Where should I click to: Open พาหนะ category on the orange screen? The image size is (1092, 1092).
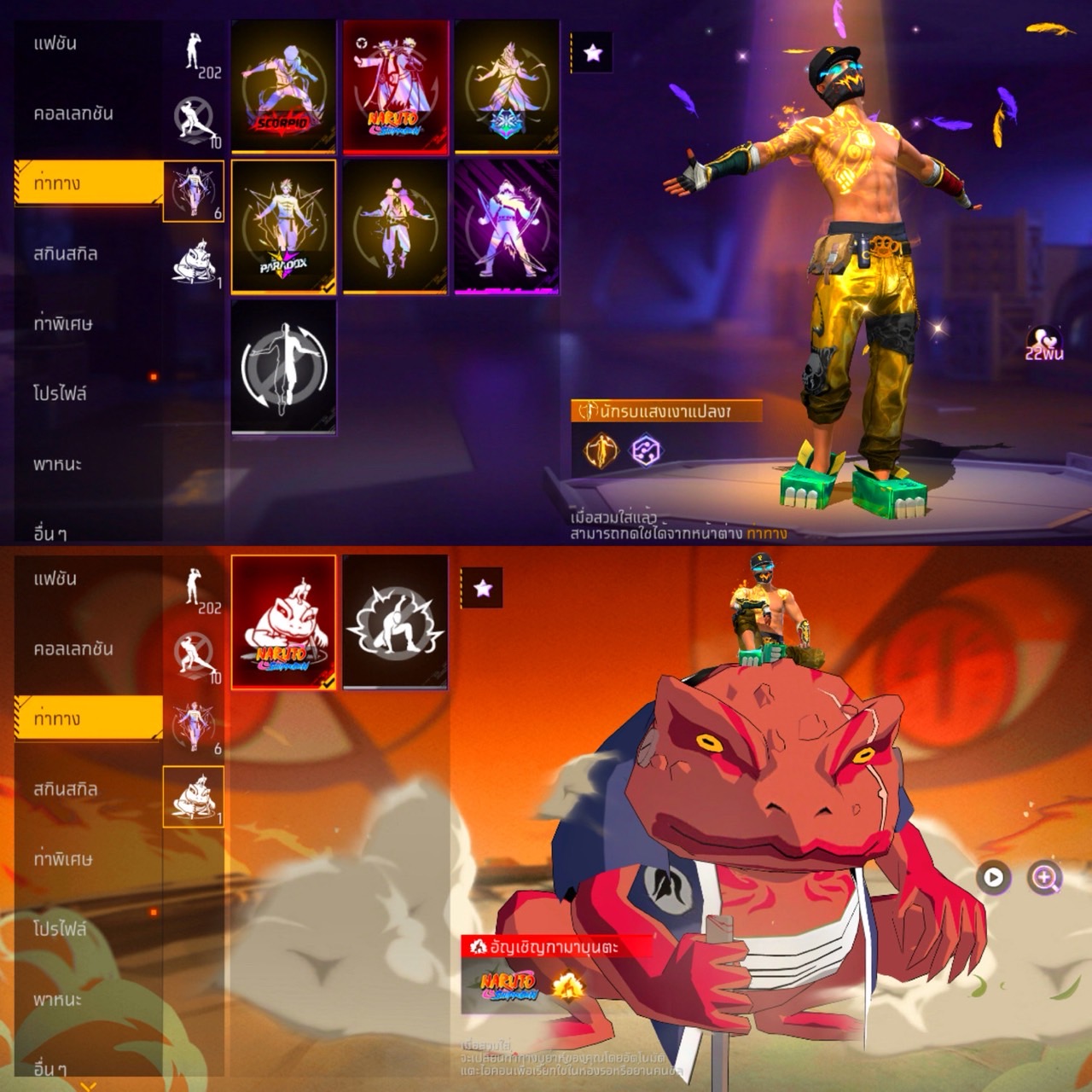click(x=58, y=999)
